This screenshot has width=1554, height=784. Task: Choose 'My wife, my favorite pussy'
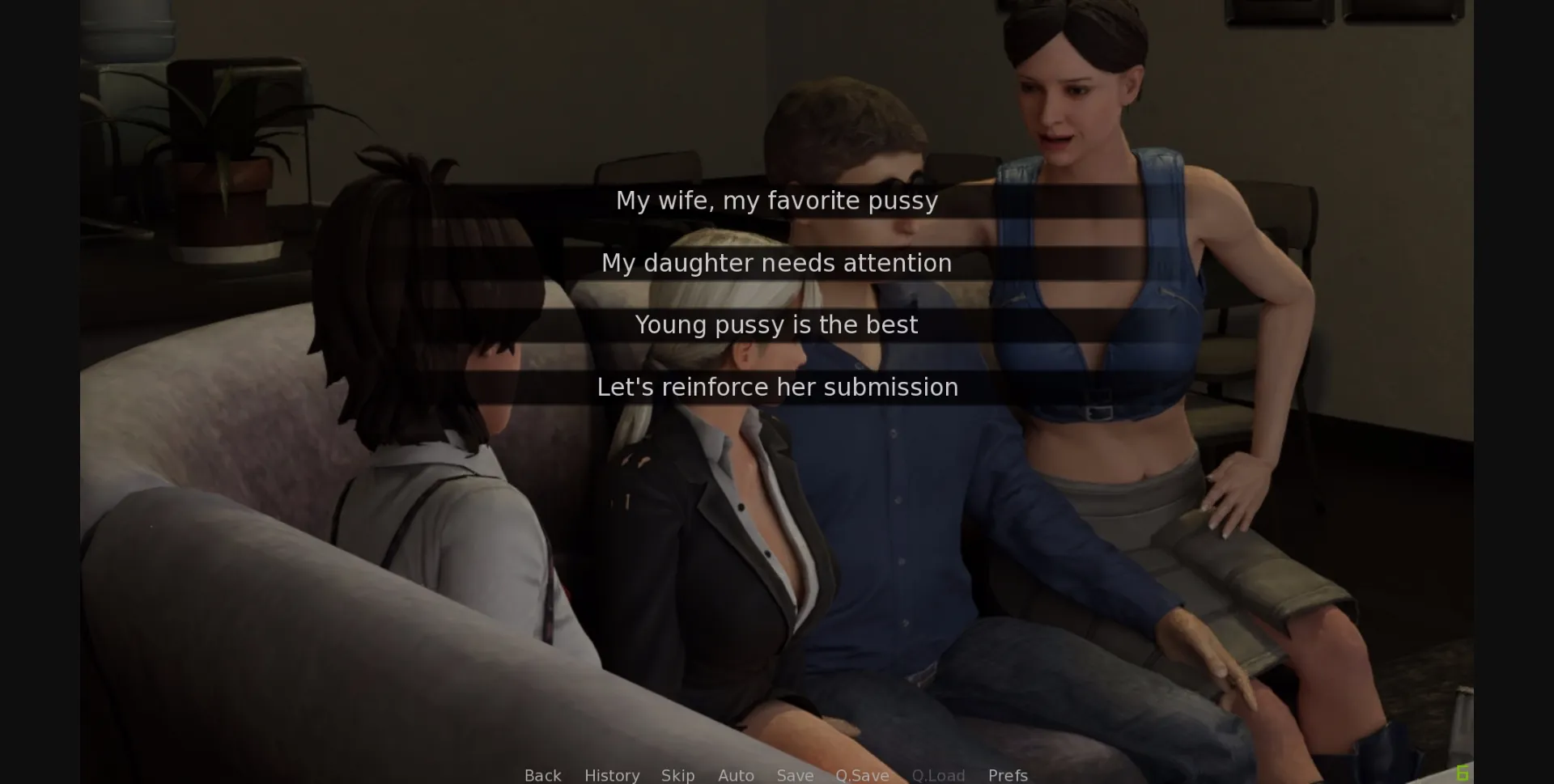click(776, 201)
